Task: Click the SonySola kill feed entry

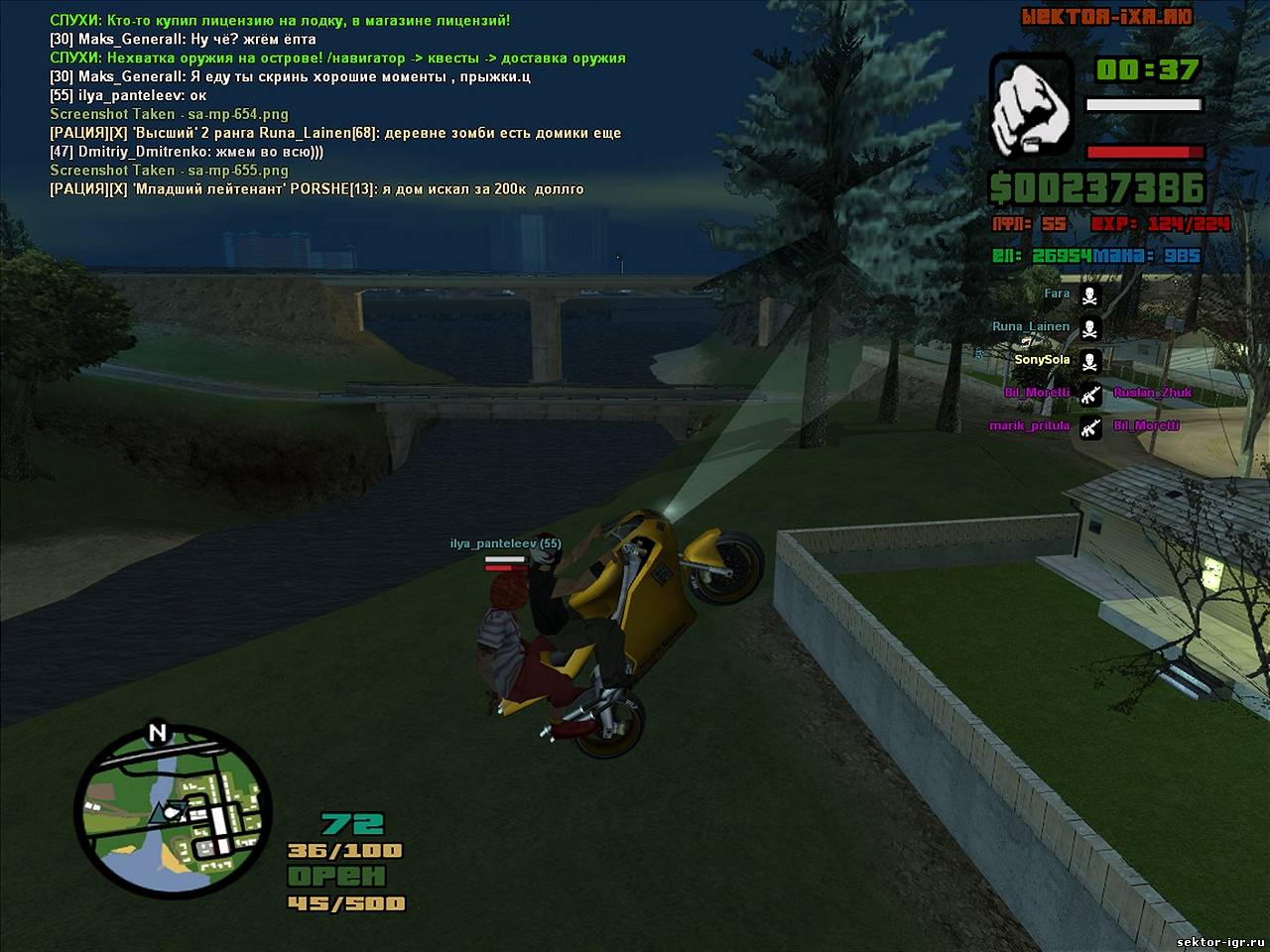Action: click(x=1042, y=360)
